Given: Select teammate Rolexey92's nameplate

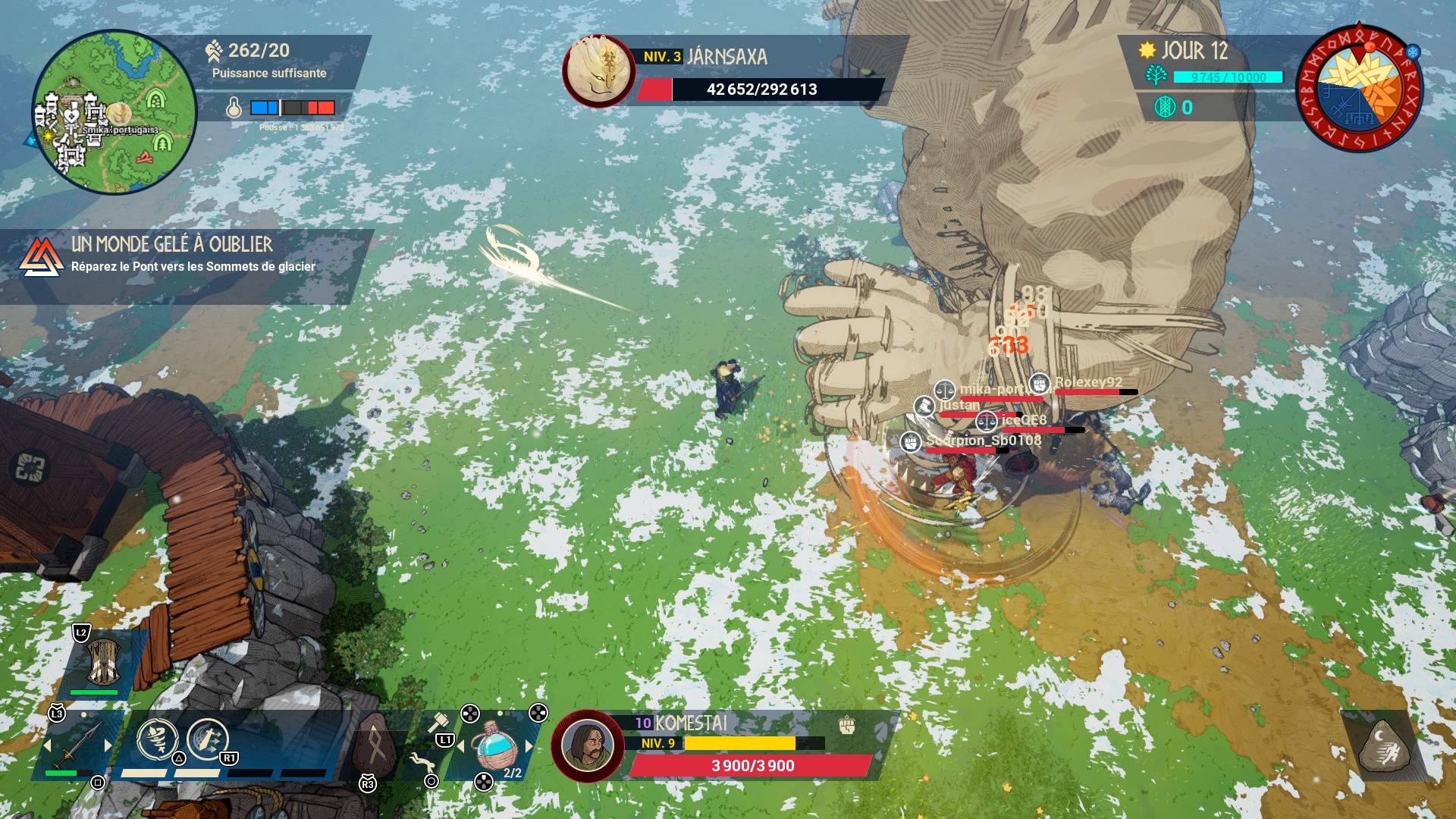Looking at the screenshot, I should pos(1087,382).
